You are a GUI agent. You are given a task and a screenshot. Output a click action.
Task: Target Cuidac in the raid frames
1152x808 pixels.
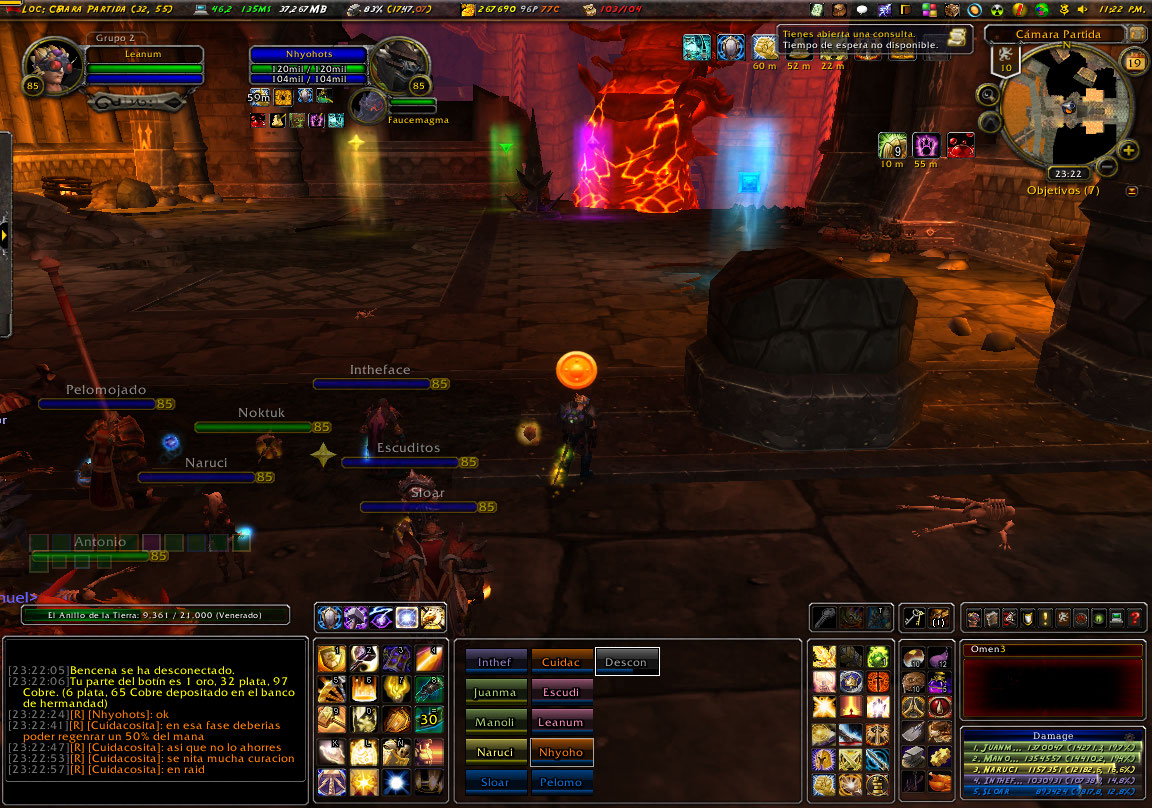click(562, 661)
